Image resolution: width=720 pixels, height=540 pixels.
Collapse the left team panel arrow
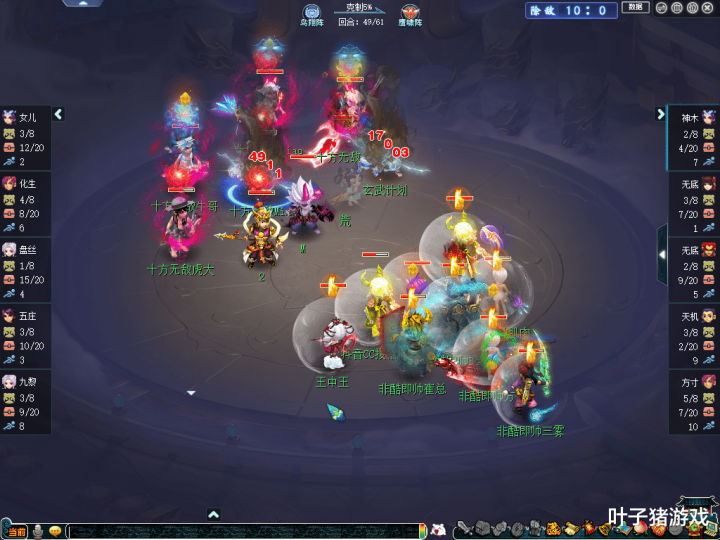coord(58,115)
